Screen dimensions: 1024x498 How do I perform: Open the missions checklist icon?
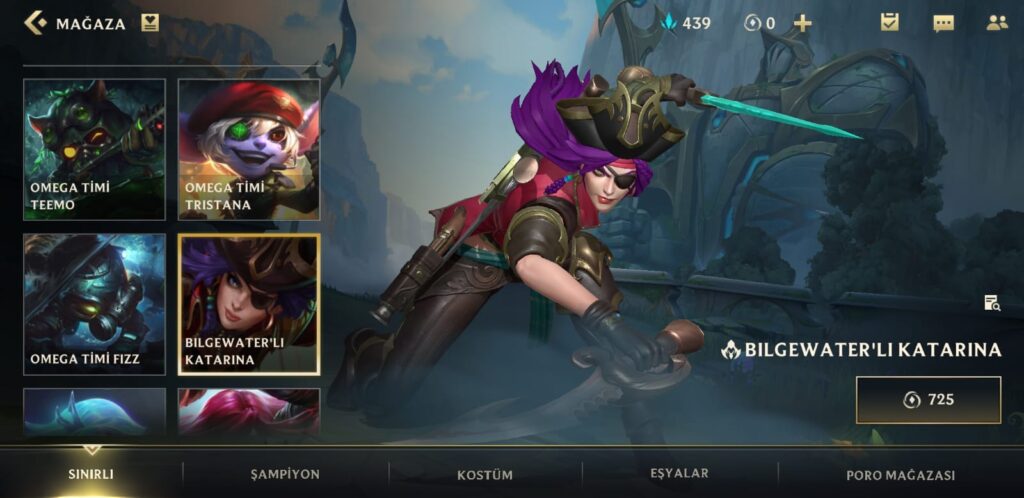(x=889, y=22)
